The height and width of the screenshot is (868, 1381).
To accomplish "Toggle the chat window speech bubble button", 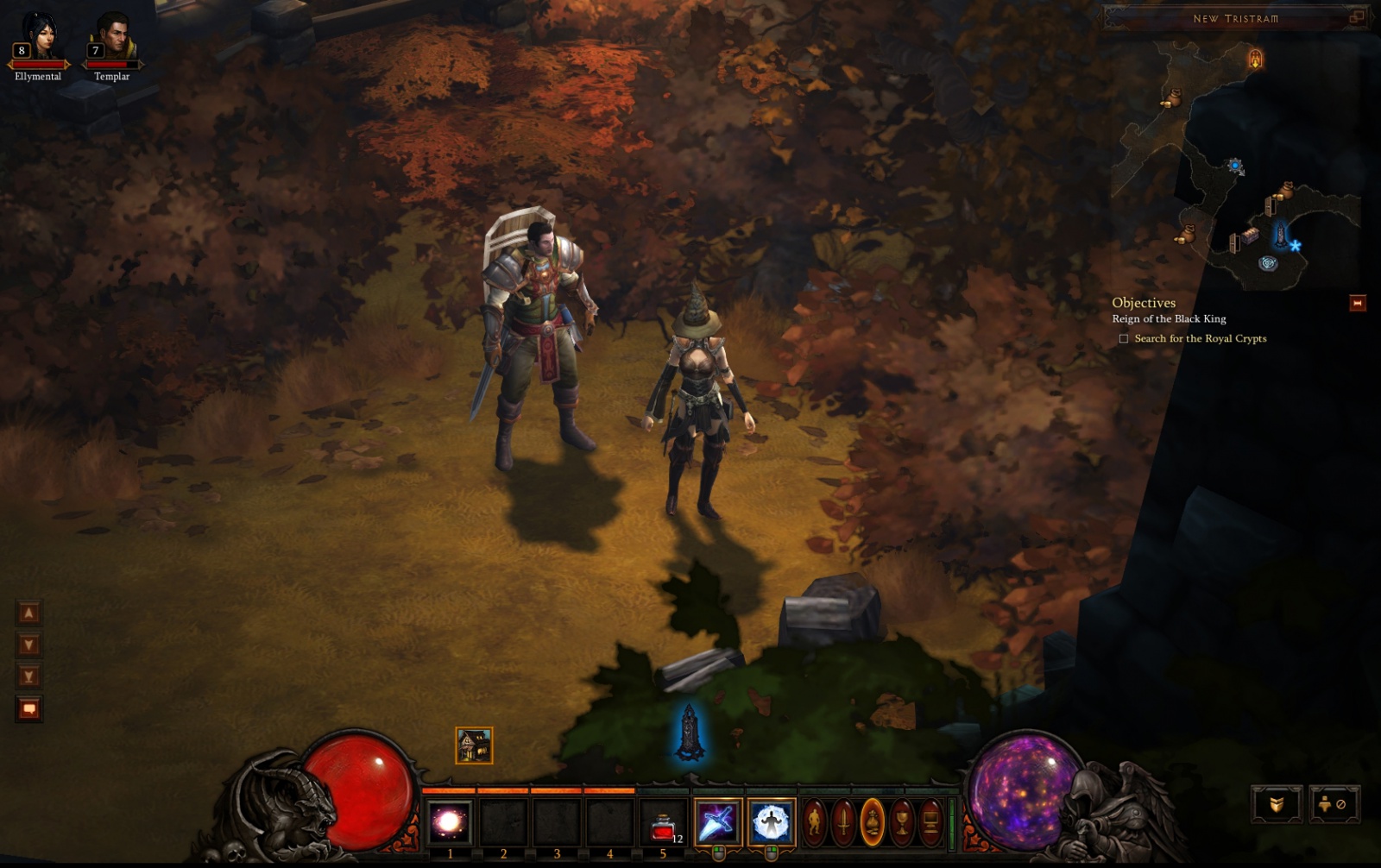I will point(28,709).
